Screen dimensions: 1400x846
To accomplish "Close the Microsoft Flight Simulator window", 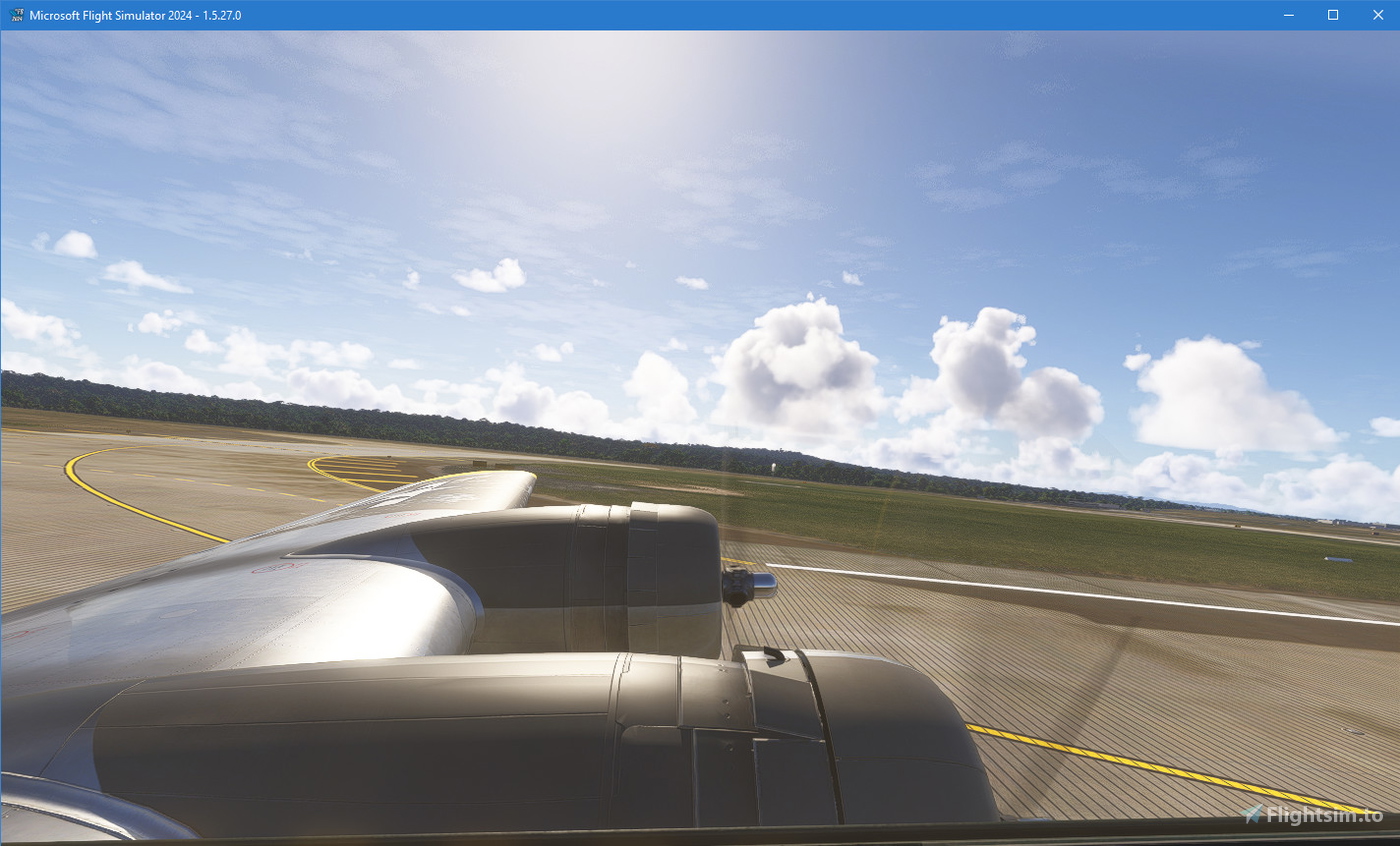I will tap(1378, 15).
